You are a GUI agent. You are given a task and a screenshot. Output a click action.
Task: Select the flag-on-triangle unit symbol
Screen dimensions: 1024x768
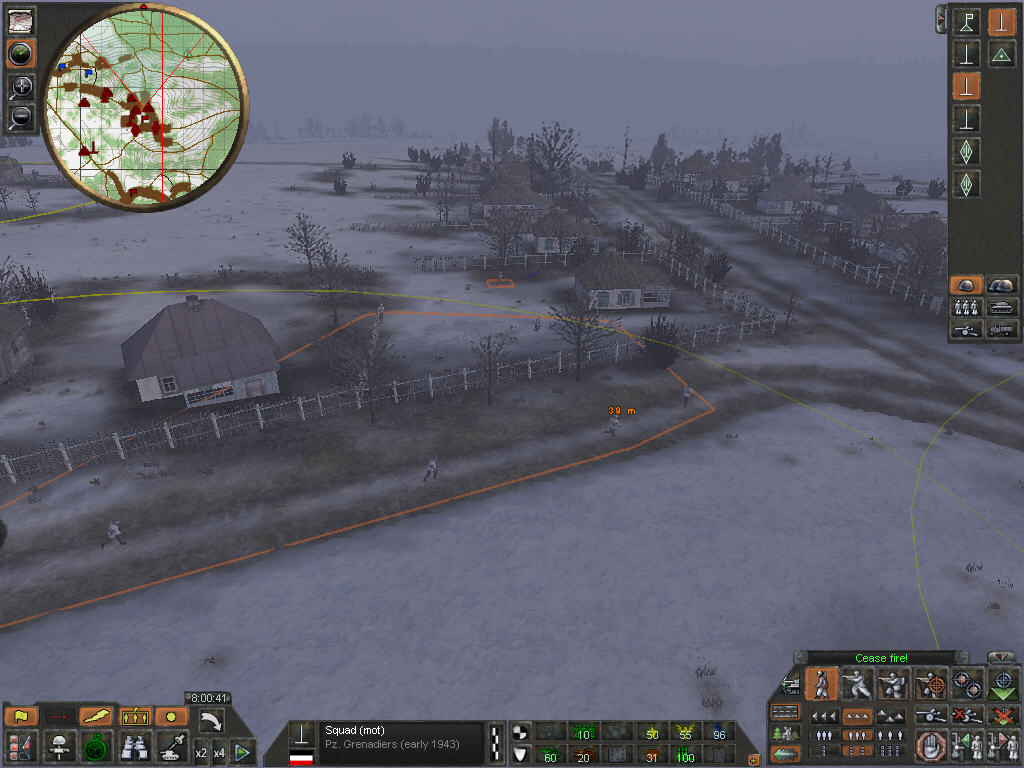click(x=966, y=22)
